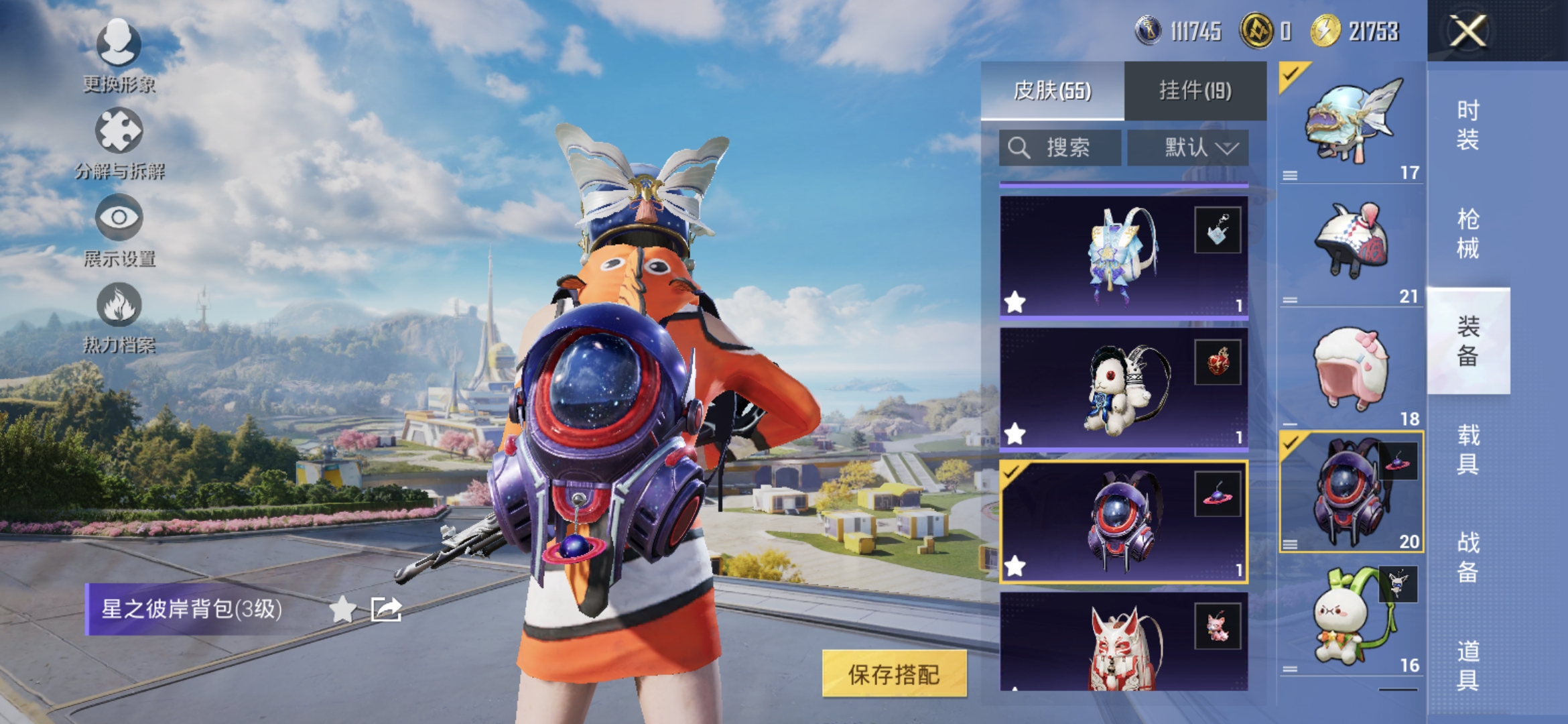Switch to the 枪械 firearms category
This screenshot has width=1568, height=724.
(1467, 233)
